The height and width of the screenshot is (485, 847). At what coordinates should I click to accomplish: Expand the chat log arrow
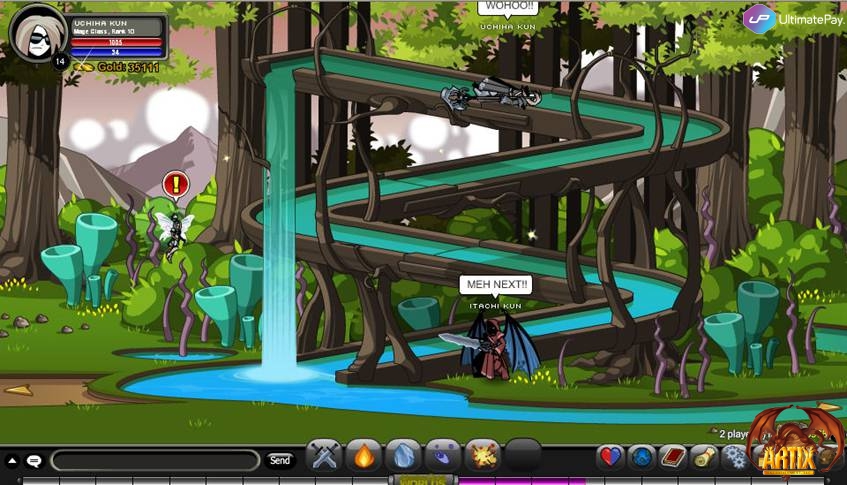point(12,461)
